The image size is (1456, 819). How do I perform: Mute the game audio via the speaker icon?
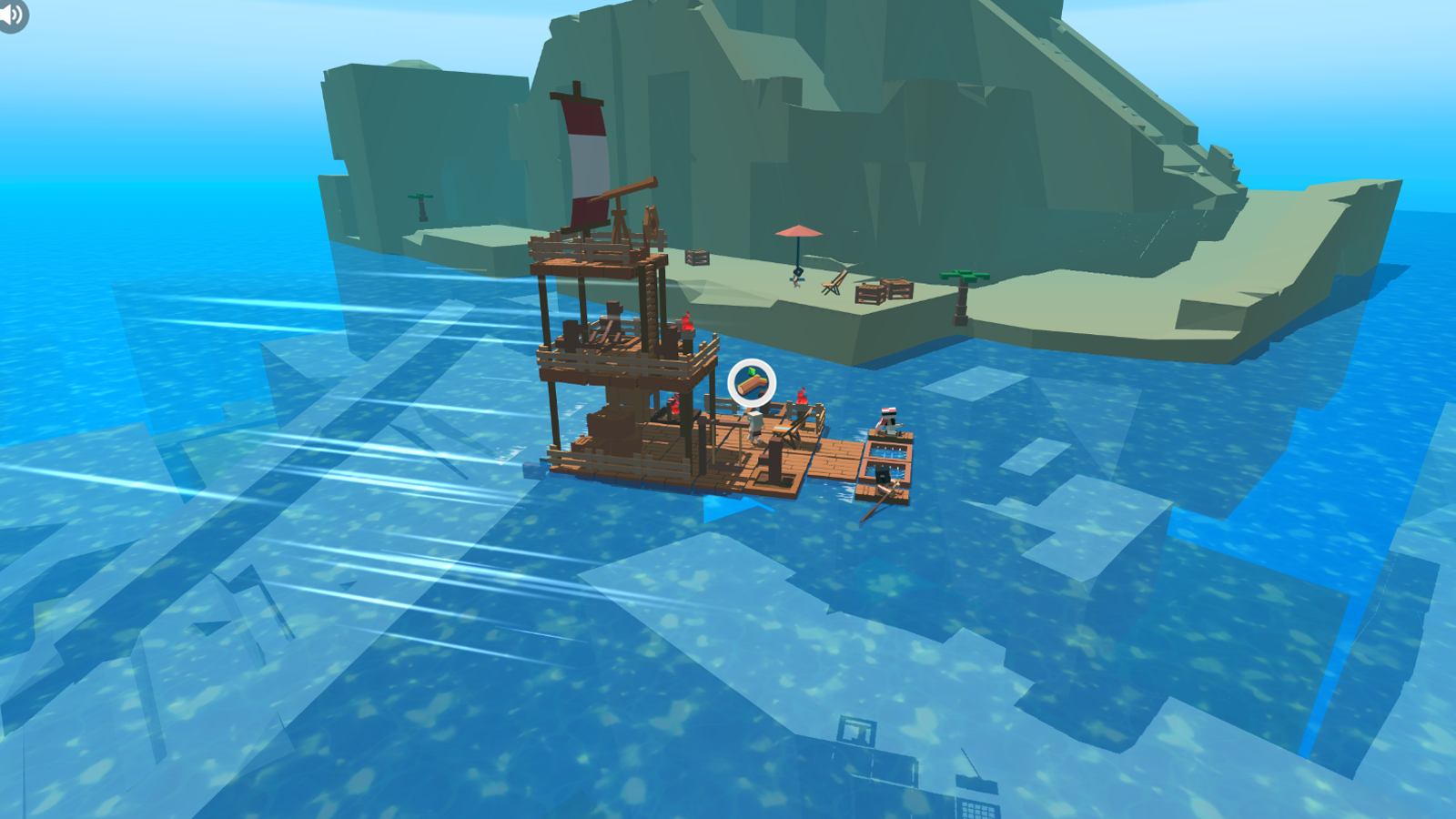pyautogui.click(x=13, y=16)
